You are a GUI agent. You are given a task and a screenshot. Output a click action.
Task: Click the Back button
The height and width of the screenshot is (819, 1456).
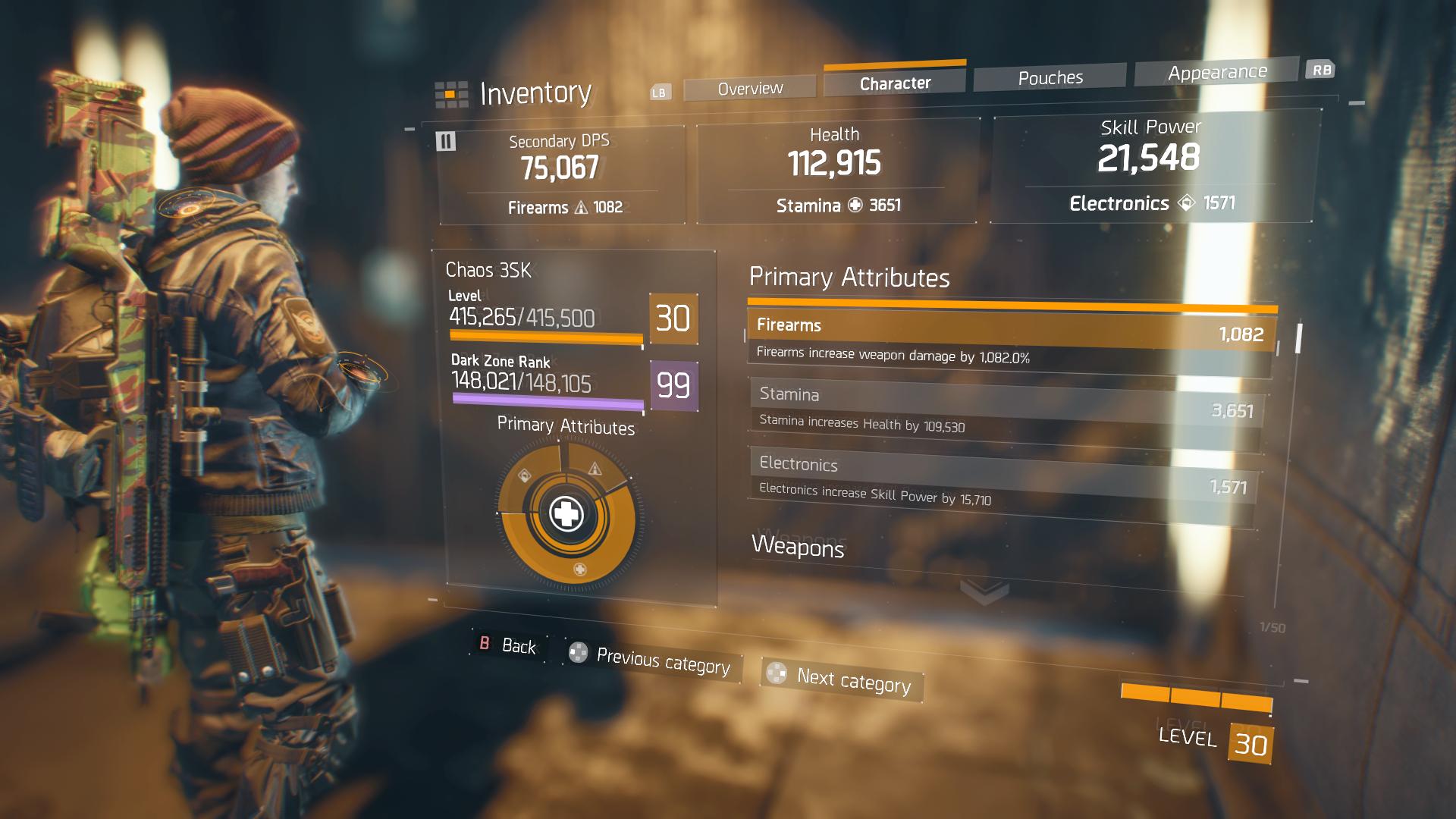(x=508, y=645)
